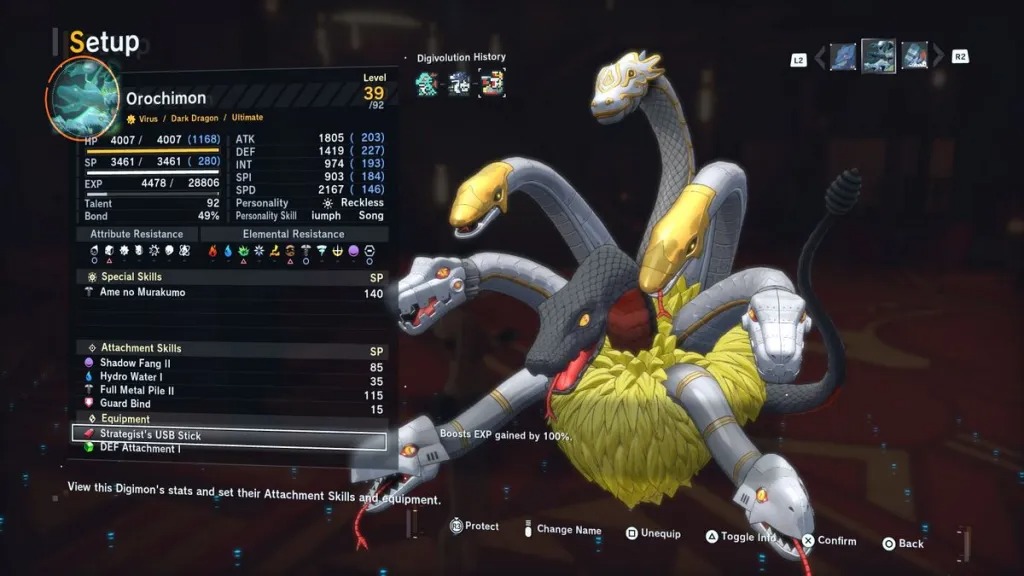Switch to the blue Digimon thumbnail

(x=843, y=56)
